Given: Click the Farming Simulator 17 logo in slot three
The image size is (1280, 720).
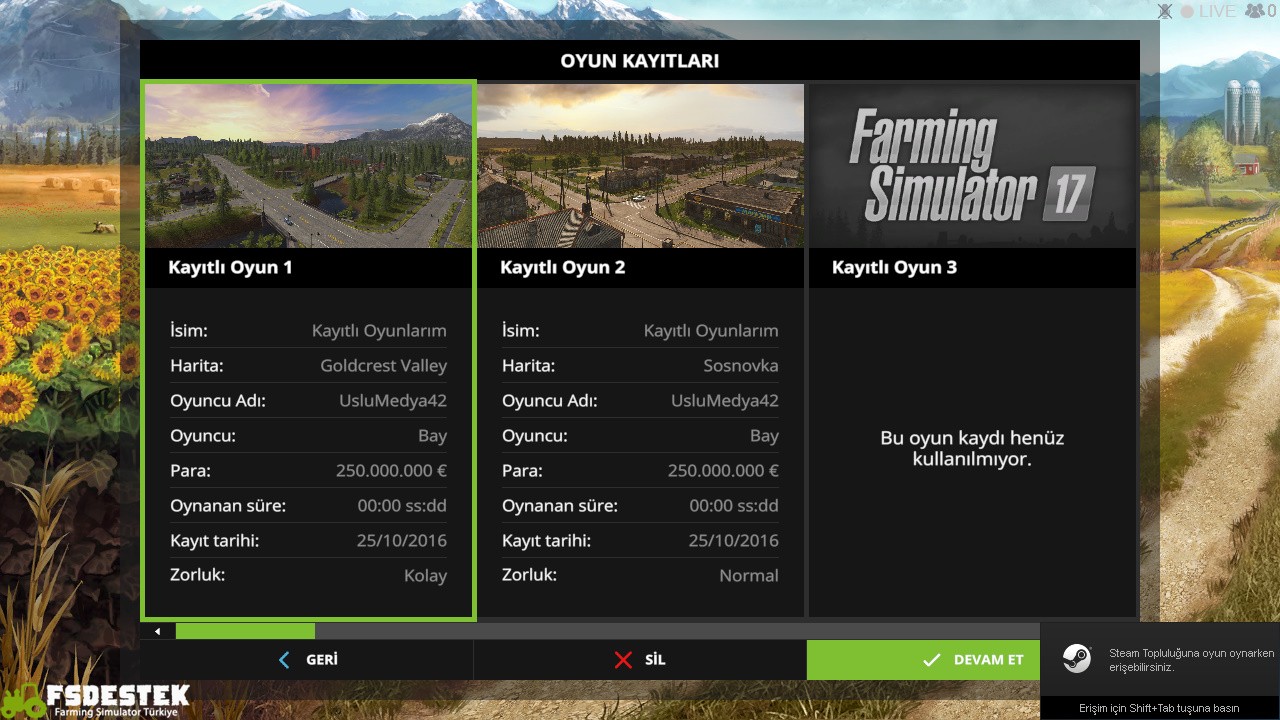Looking at the screenshot, I should pyautogui.click(x=971, y=165).
